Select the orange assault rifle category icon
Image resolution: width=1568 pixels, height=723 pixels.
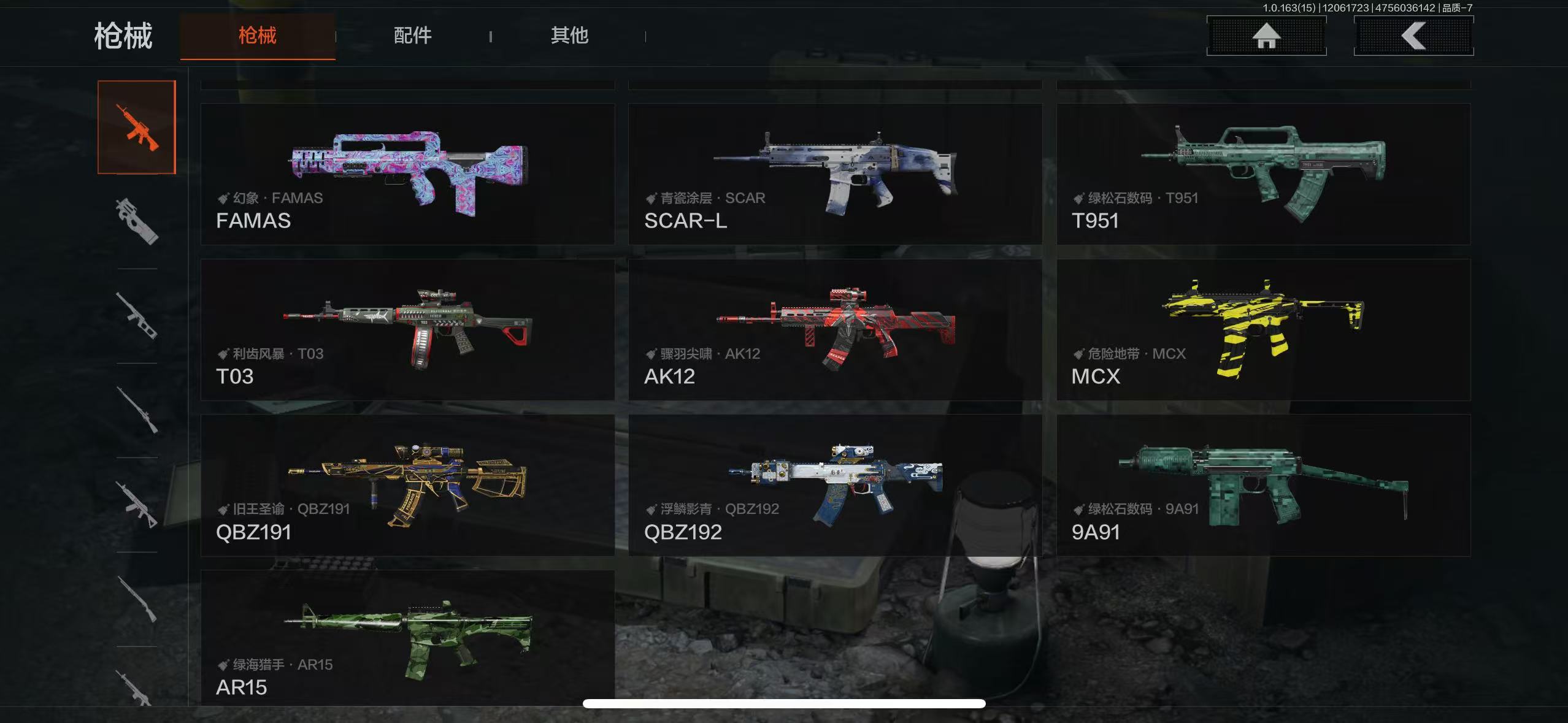point(137,128)
